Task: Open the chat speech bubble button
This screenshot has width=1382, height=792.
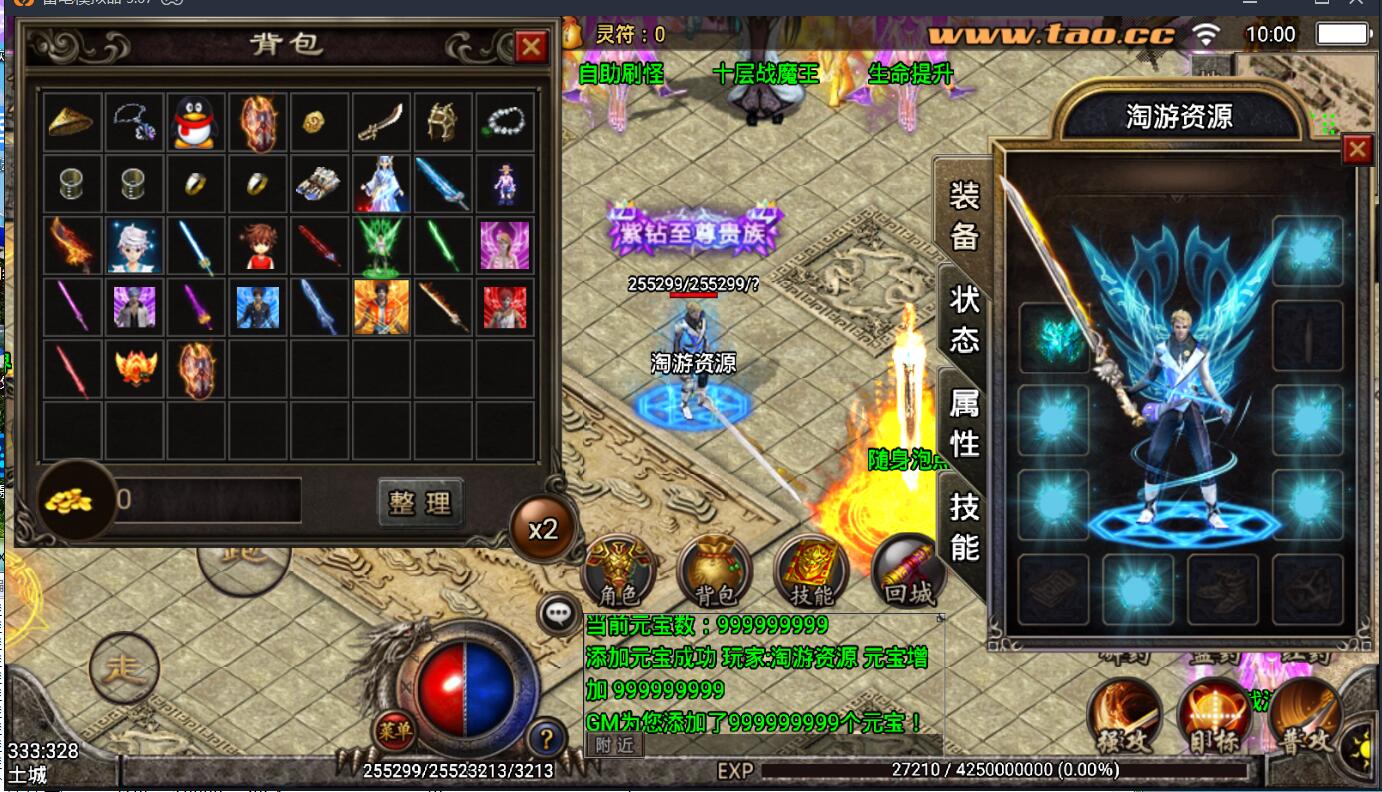Action: tap(557, 614)
